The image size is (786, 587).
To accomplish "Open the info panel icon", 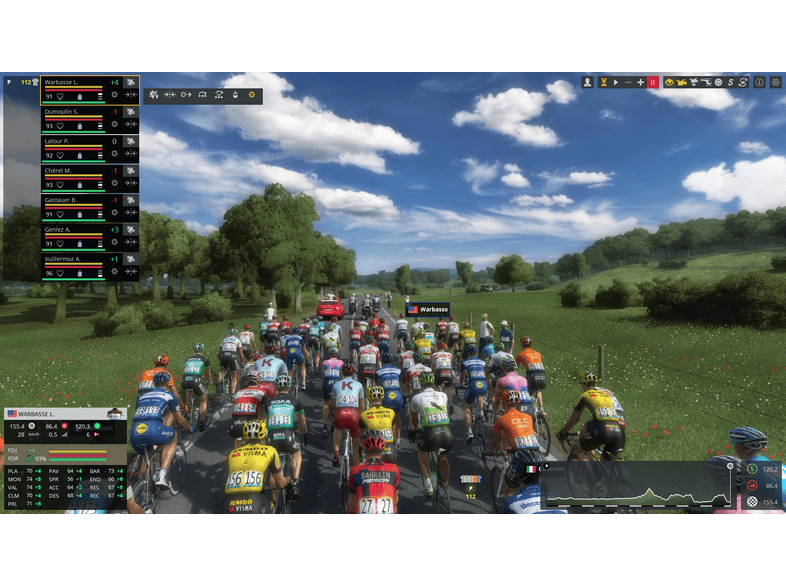I will (x=759, y=82).
